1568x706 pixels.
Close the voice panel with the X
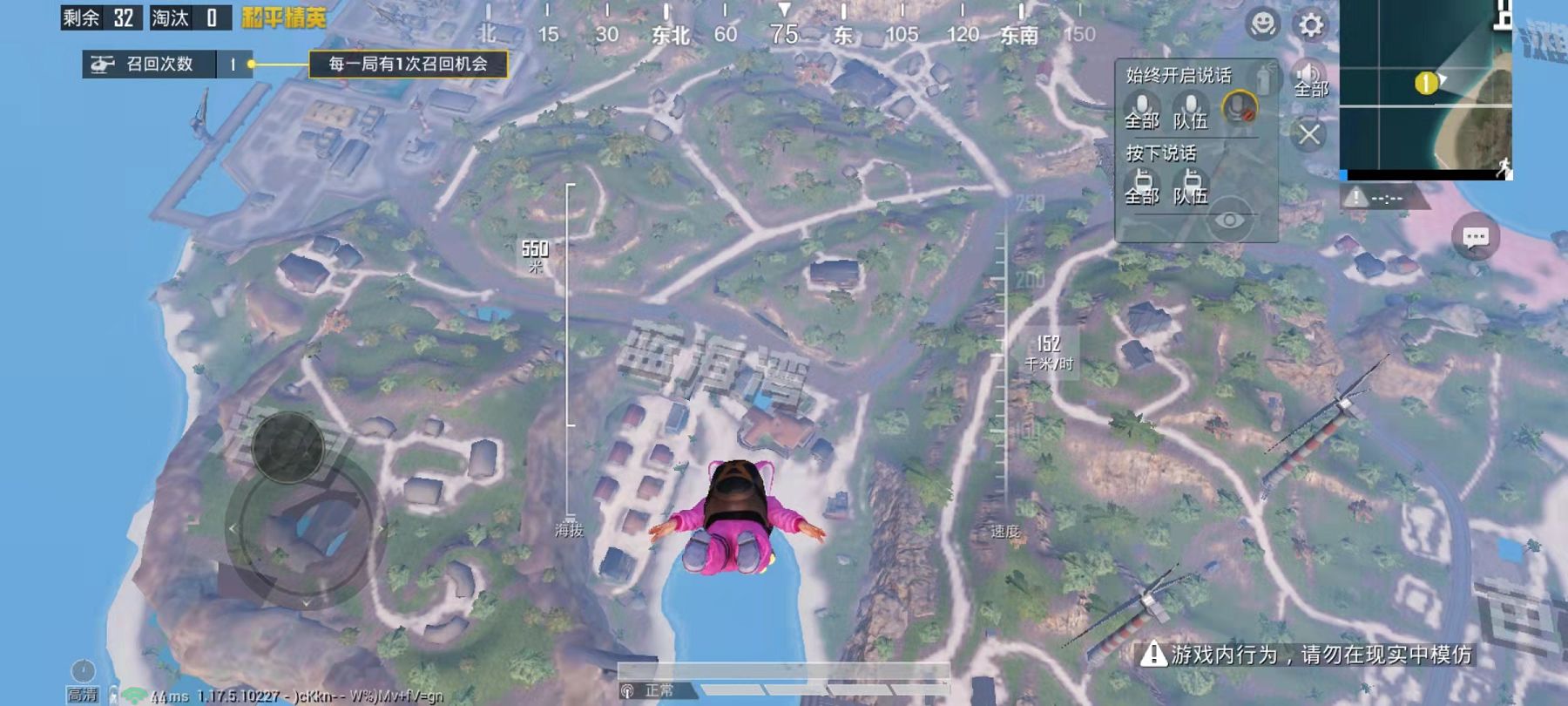(1308, 134)
